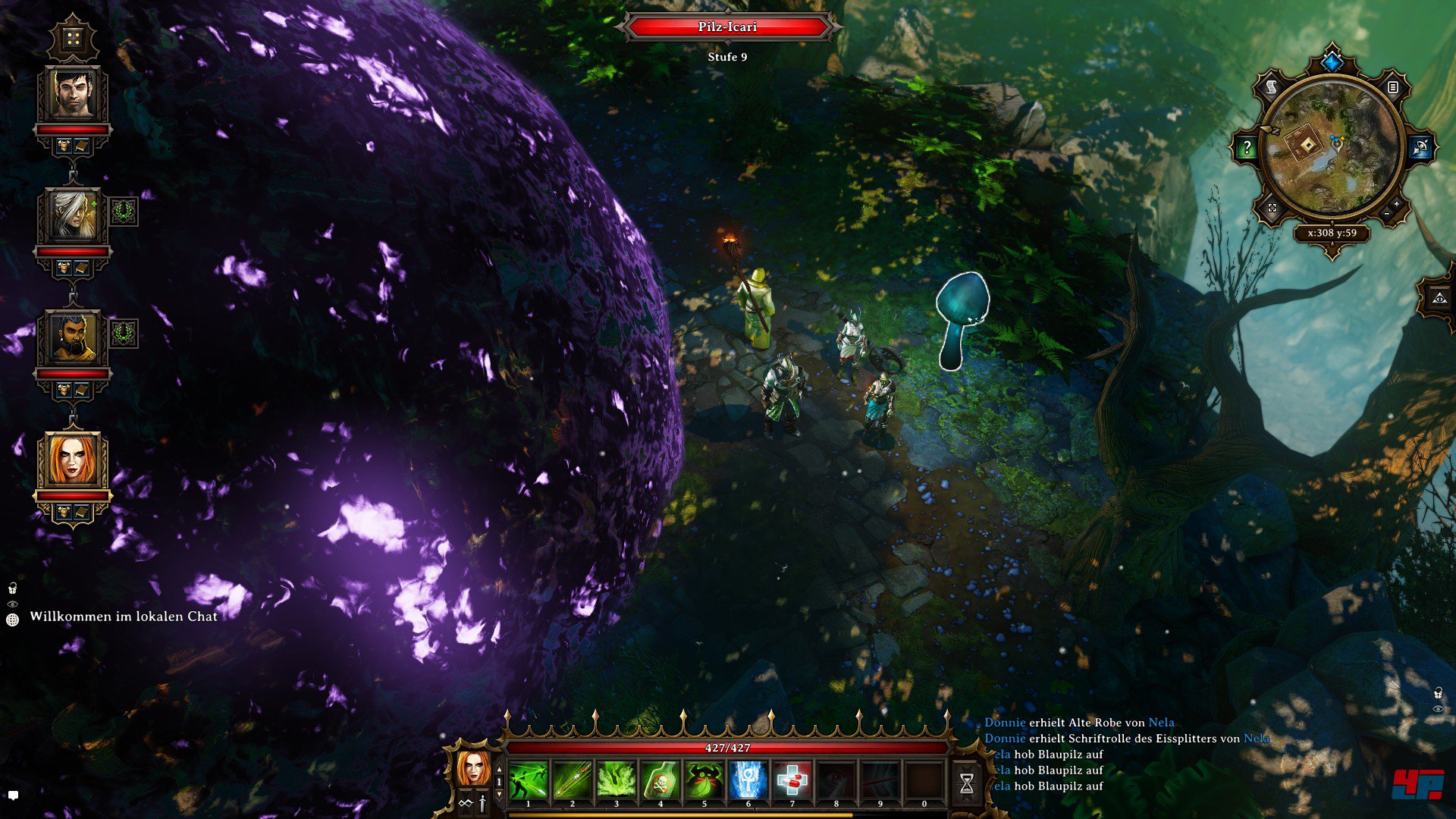Screen dimensions: 1456x819
Task: Zoom out the minimap with minus button
Action: (1387, 215)
